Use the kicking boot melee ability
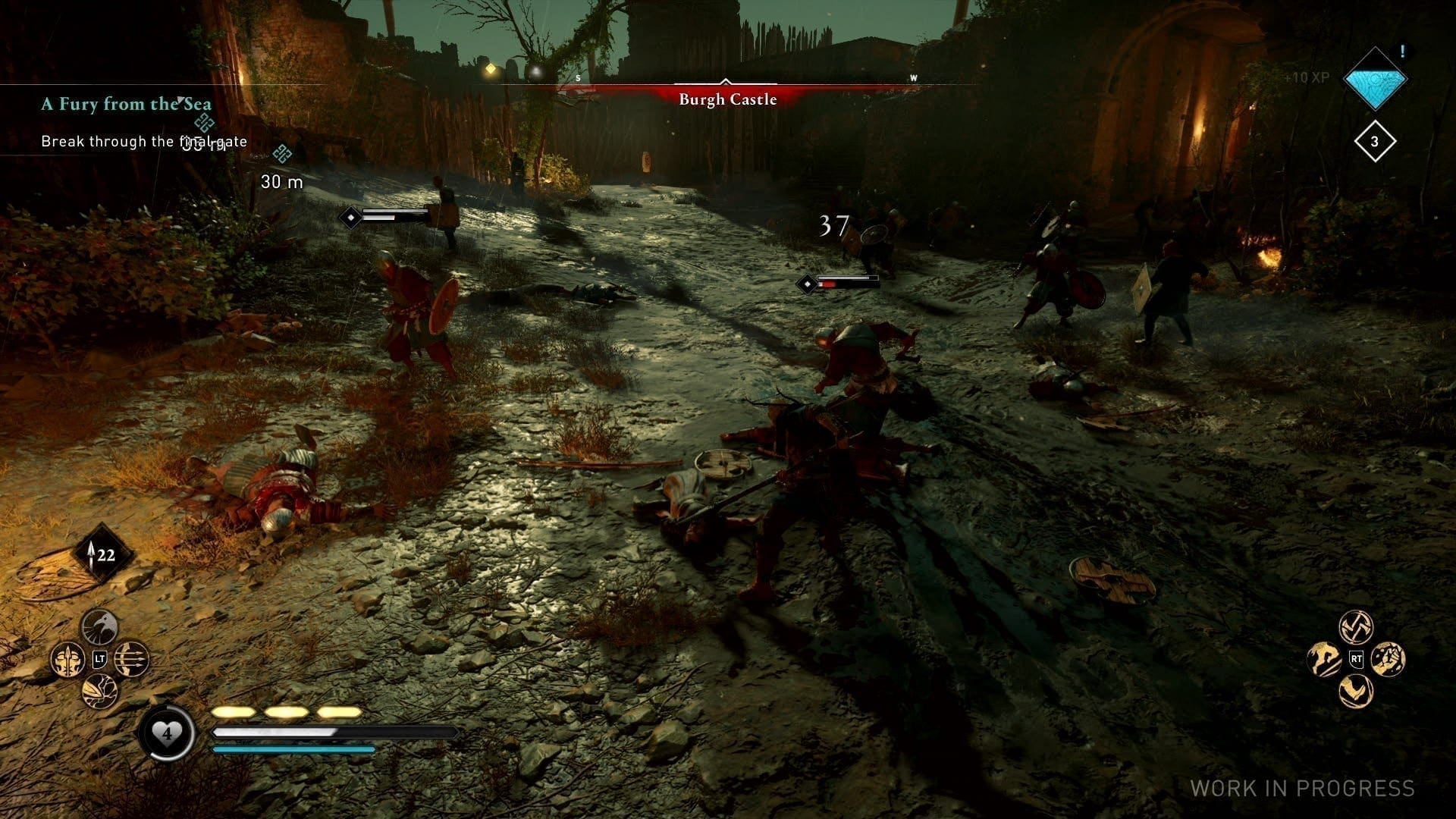Viewport: 1456px width, 819px height. 1356,690
